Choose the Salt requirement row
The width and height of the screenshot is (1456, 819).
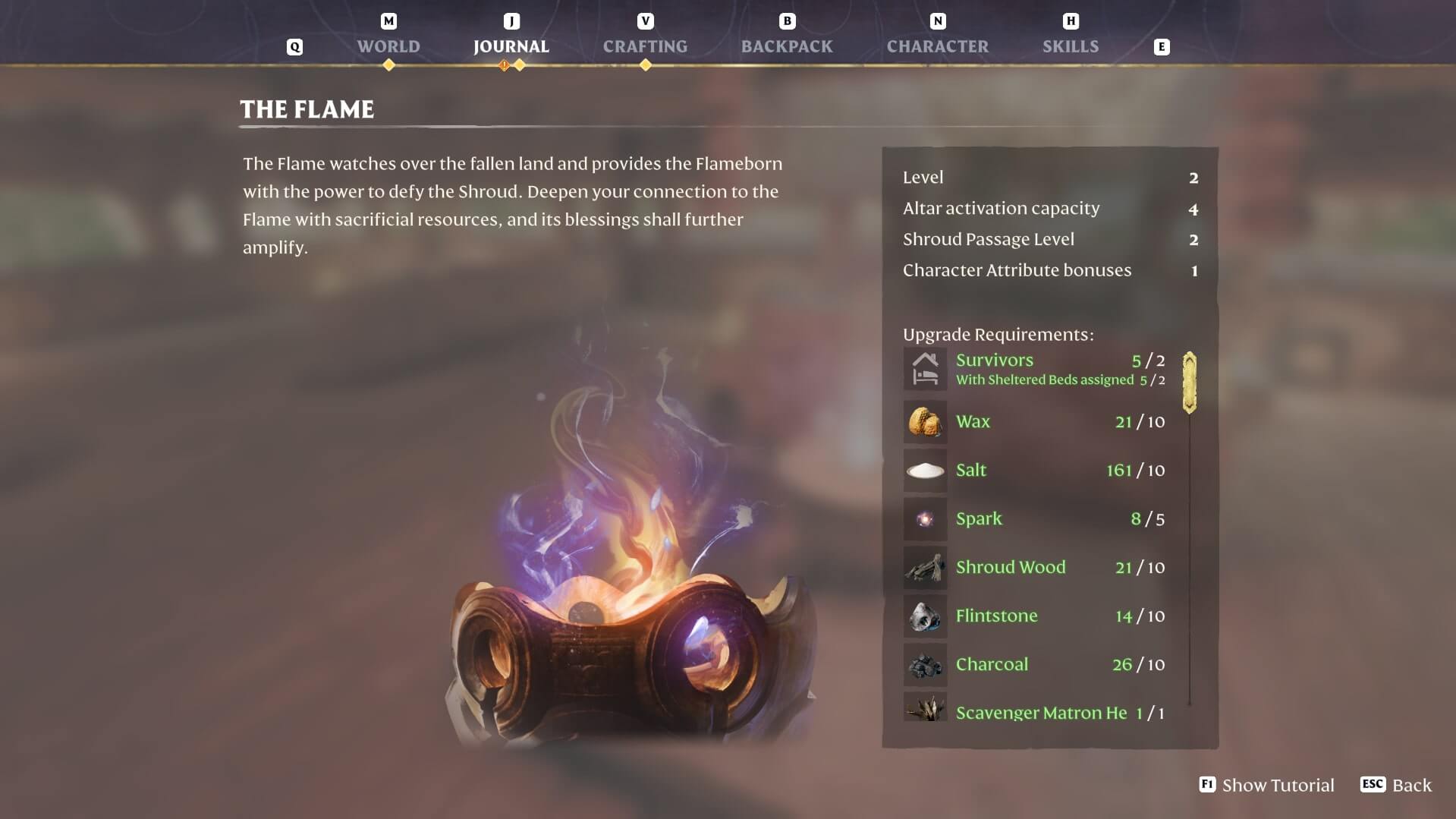1035,471
